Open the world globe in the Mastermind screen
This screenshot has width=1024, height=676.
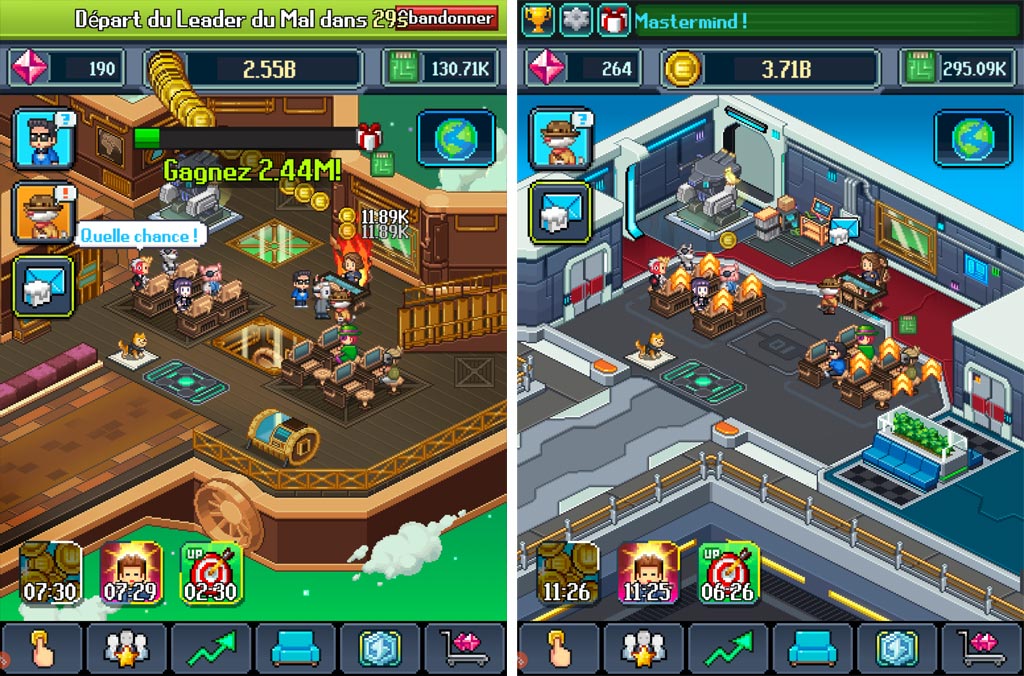coord(972,138)
